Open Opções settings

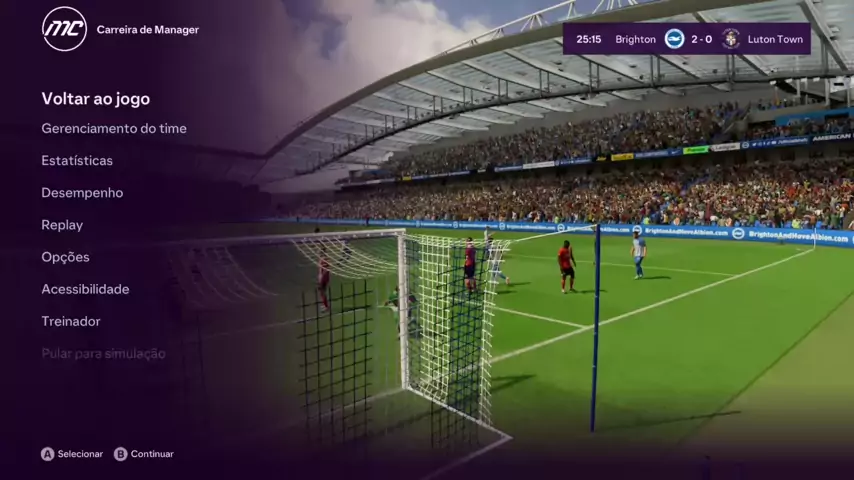tap(65, 257)
